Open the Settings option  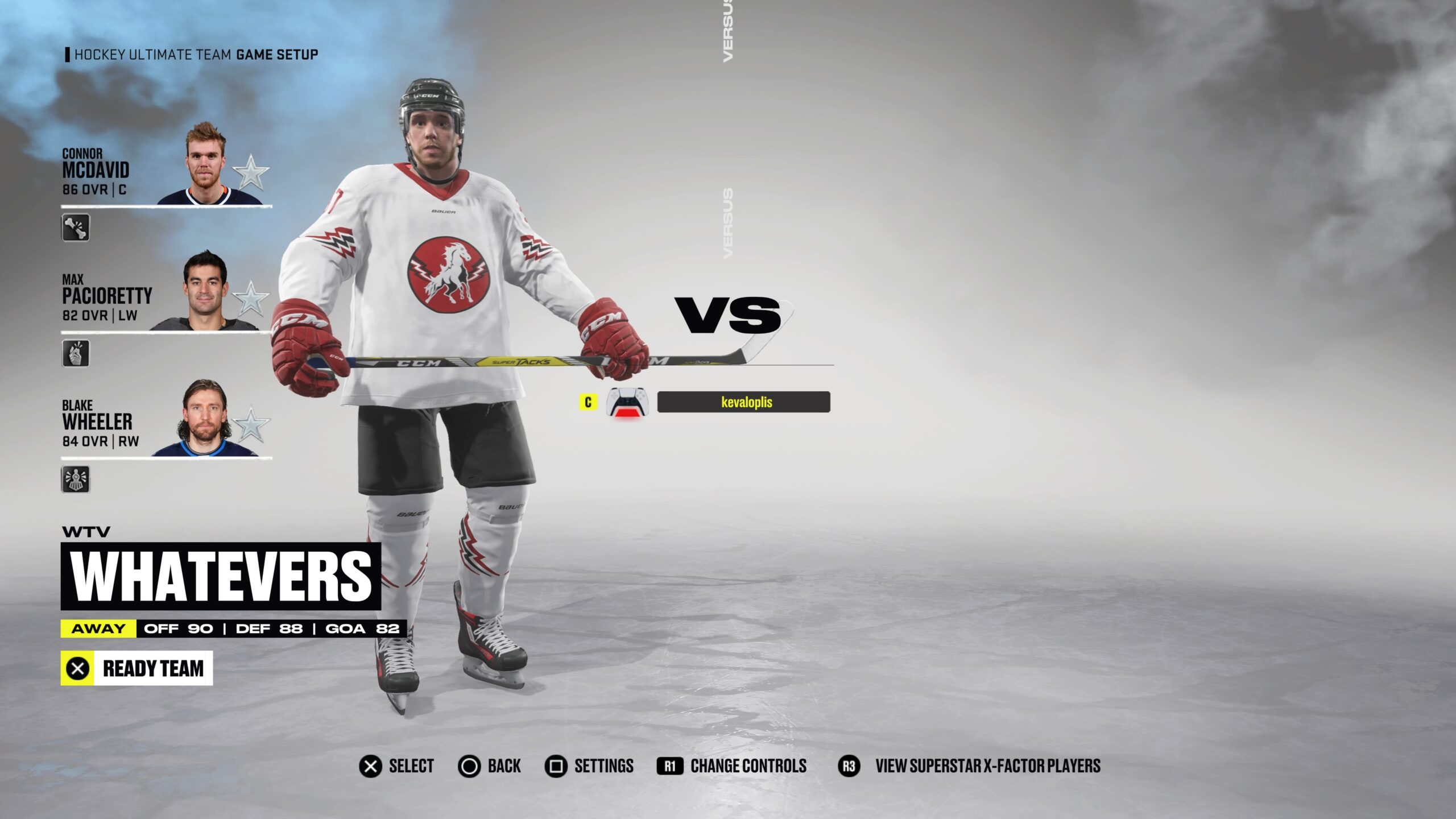(589, 766)
